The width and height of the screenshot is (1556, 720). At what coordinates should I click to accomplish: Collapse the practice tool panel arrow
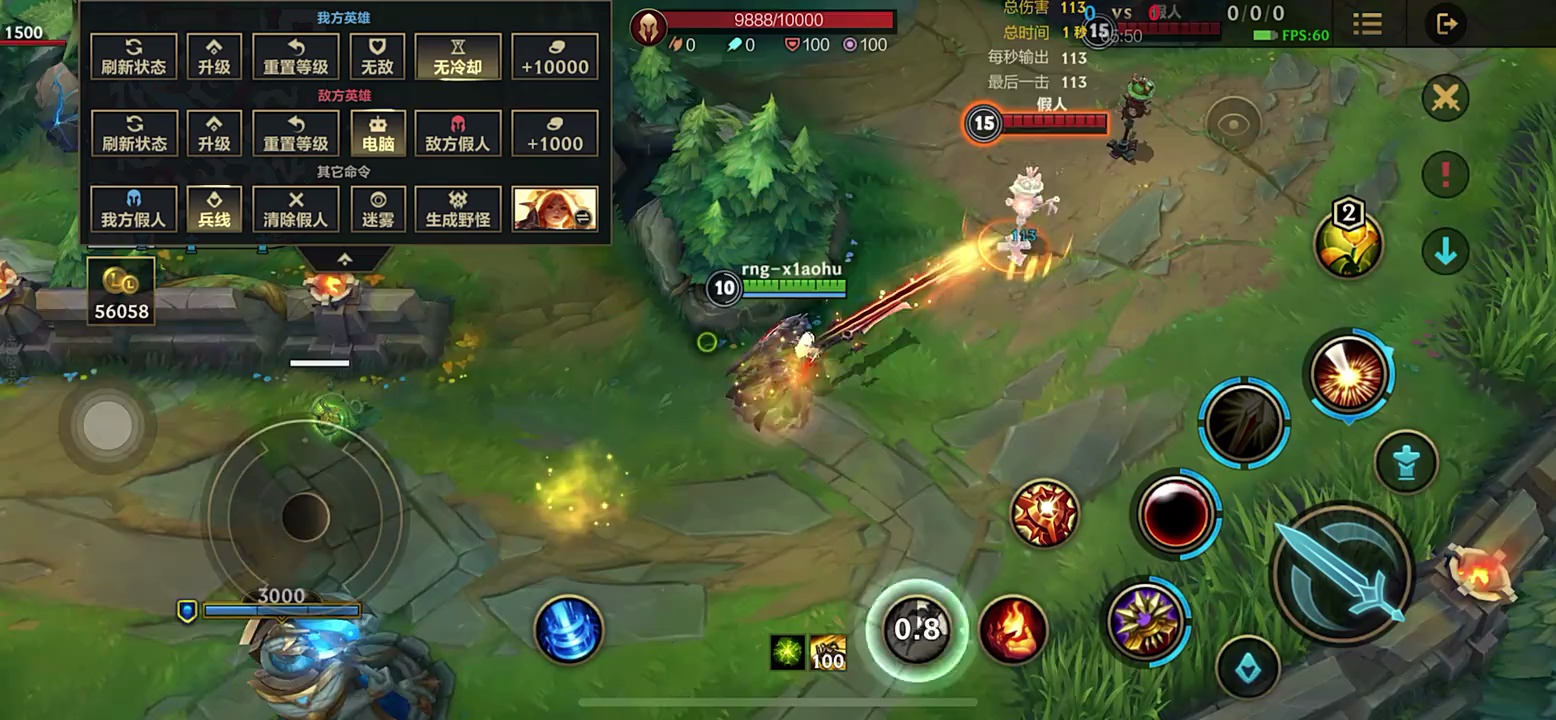click(x=345, y=259)
